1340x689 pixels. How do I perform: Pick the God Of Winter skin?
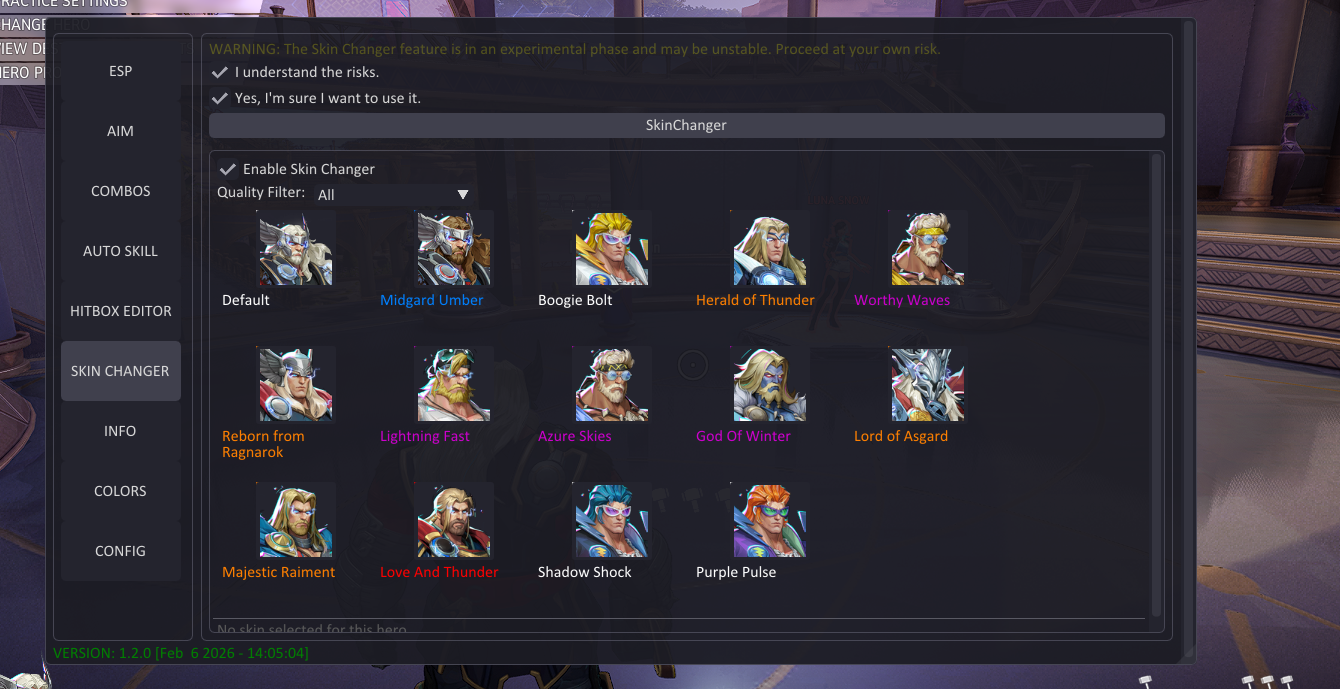tap(770, 385)
